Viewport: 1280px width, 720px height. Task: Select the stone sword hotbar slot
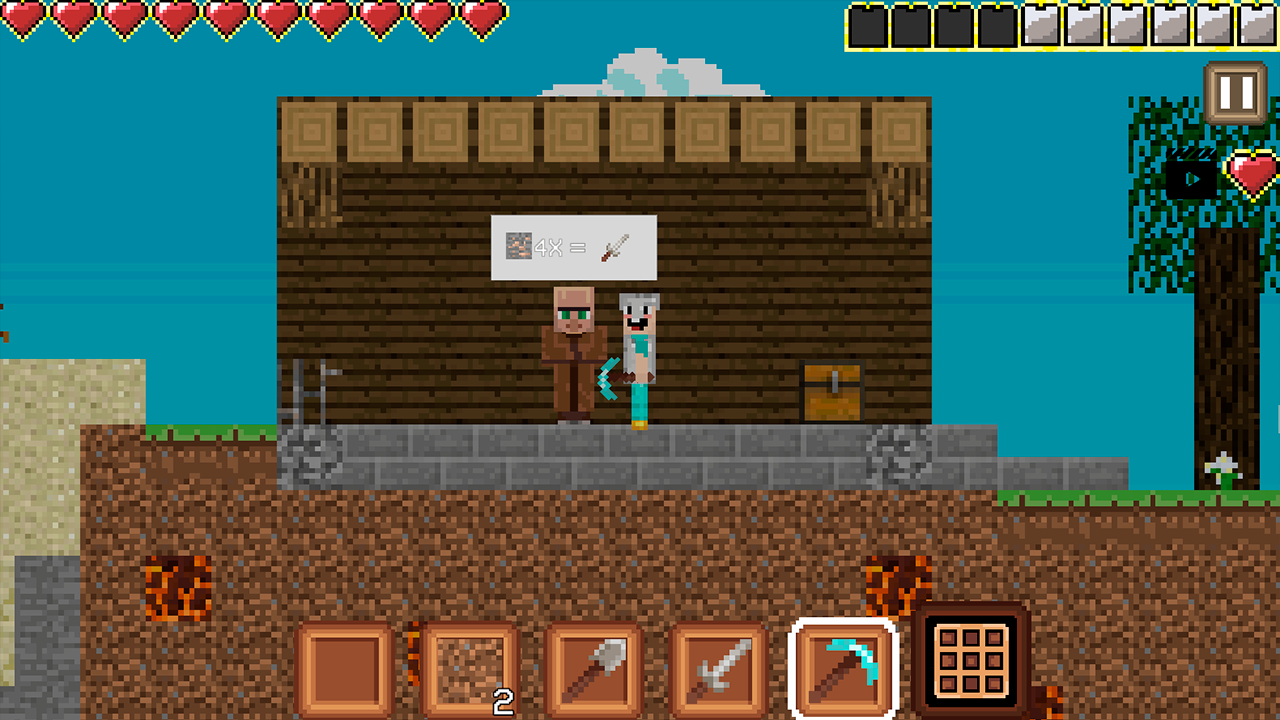(718, 666)
